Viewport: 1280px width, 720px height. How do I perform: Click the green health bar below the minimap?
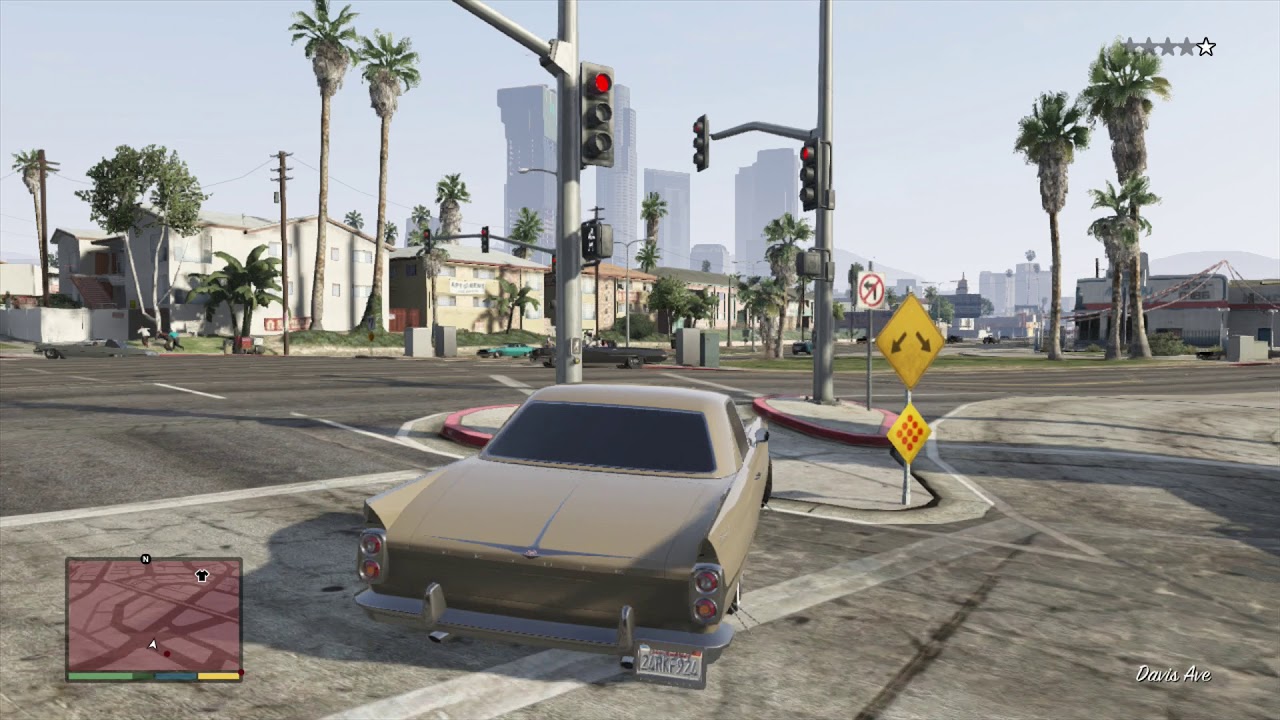(x=98, y=676)
